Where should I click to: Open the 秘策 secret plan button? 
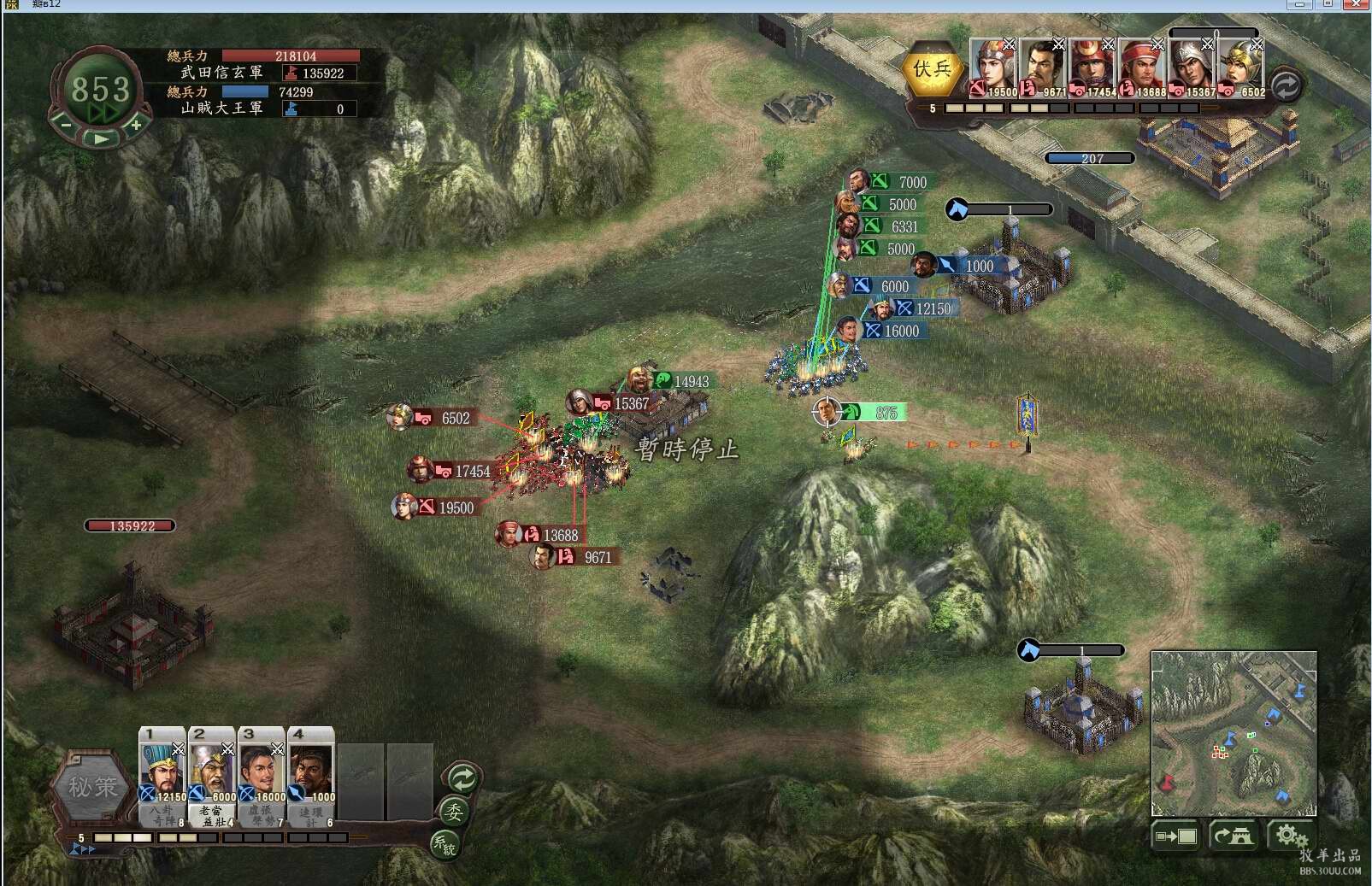(92, 787)
